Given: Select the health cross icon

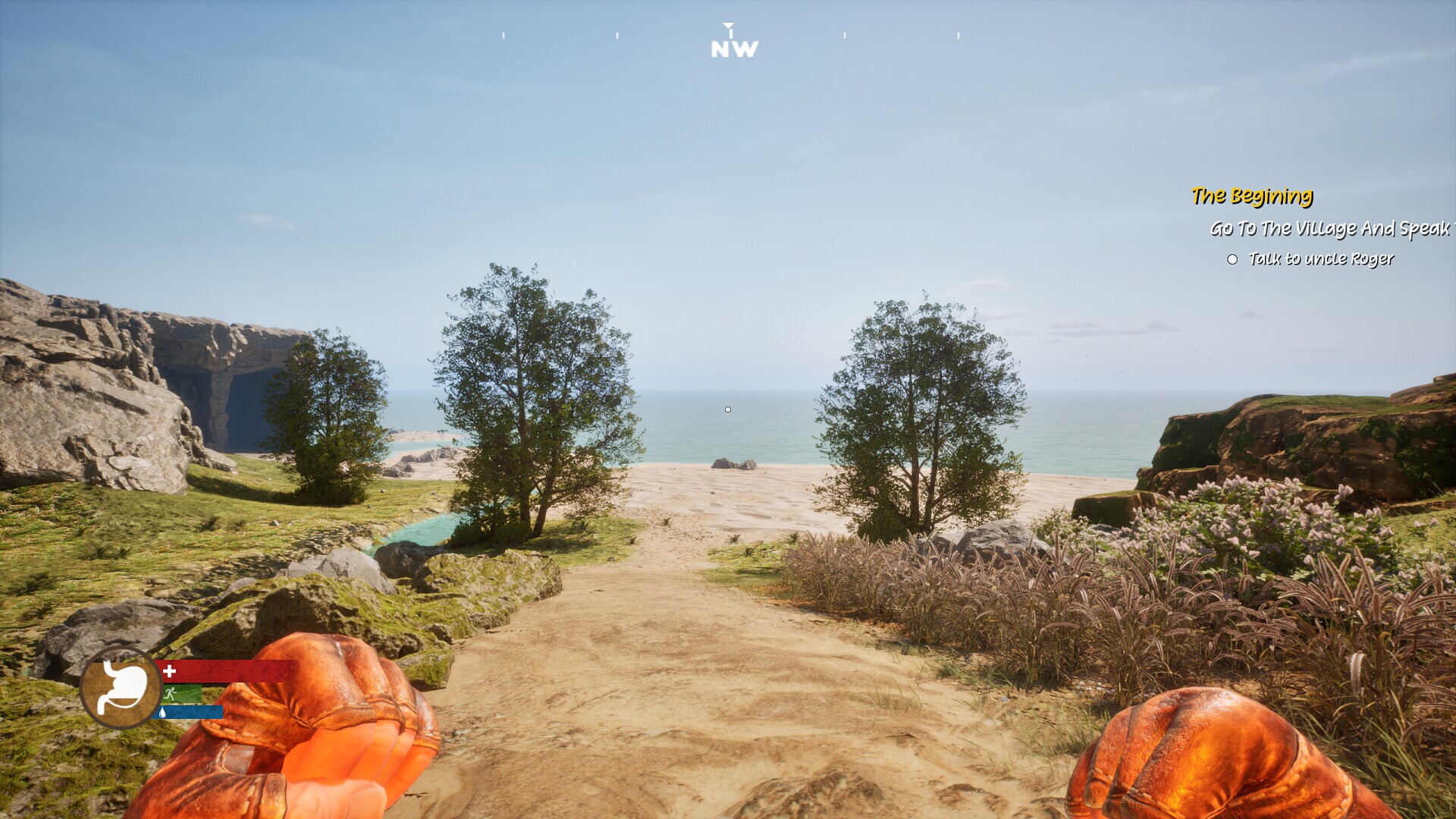Looking at the screenshot, I should [170, 670].
